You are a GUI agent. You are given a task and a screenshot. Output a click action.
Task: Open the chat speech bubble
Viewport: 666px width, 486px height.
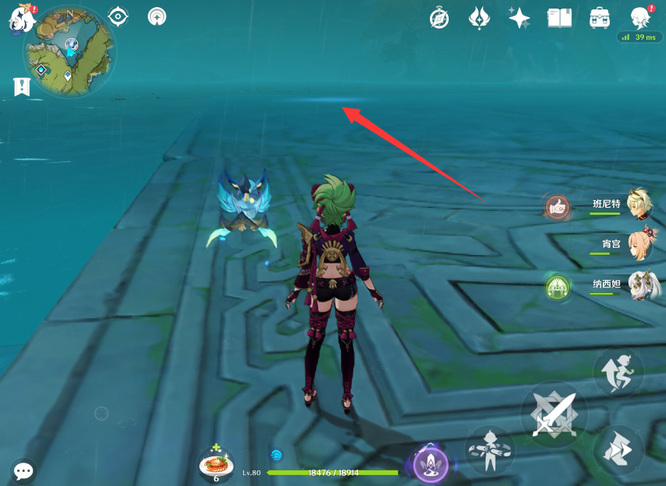[23, 470]
